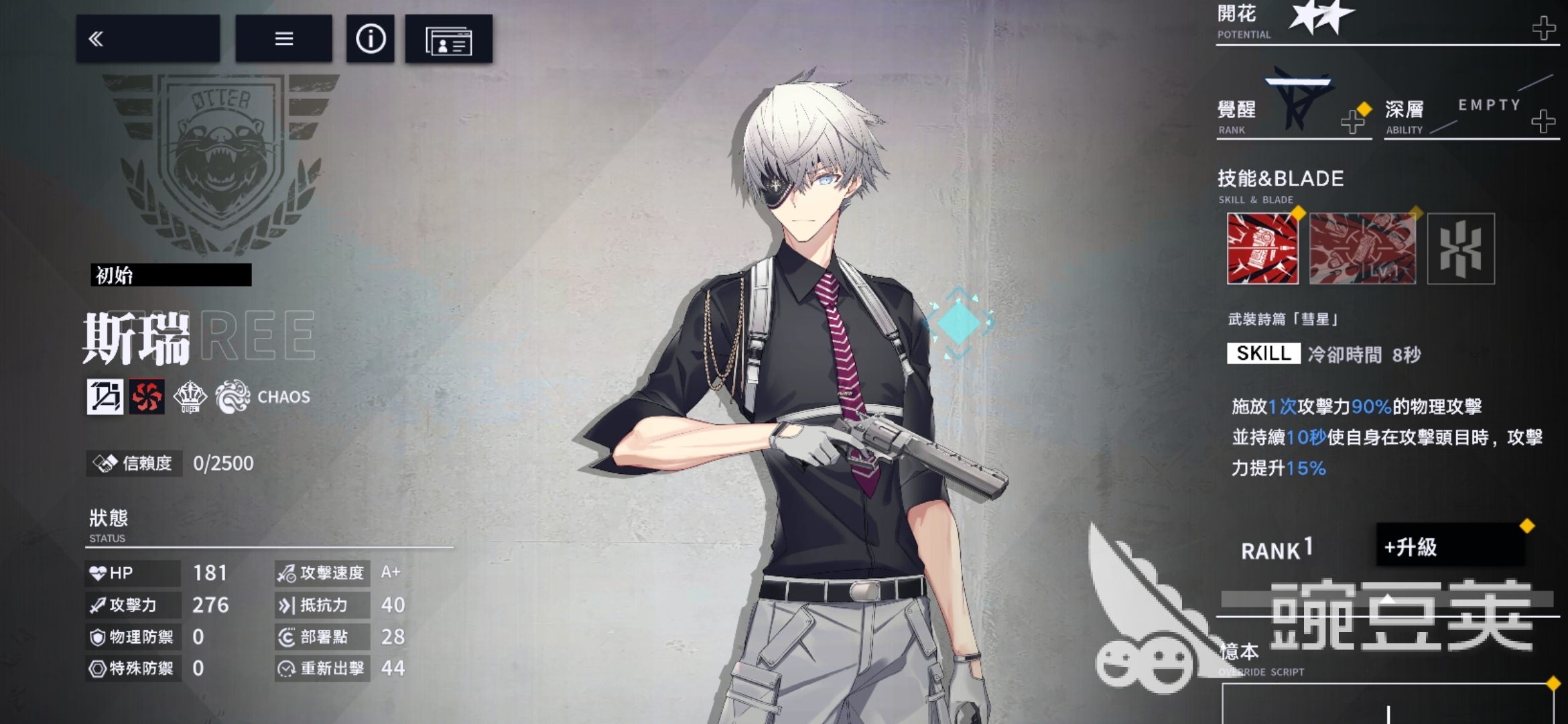Tap the red pinwheel class icon
This screenshot has width=1568, height=724.
pyautogui.click(x=147, y=396)
